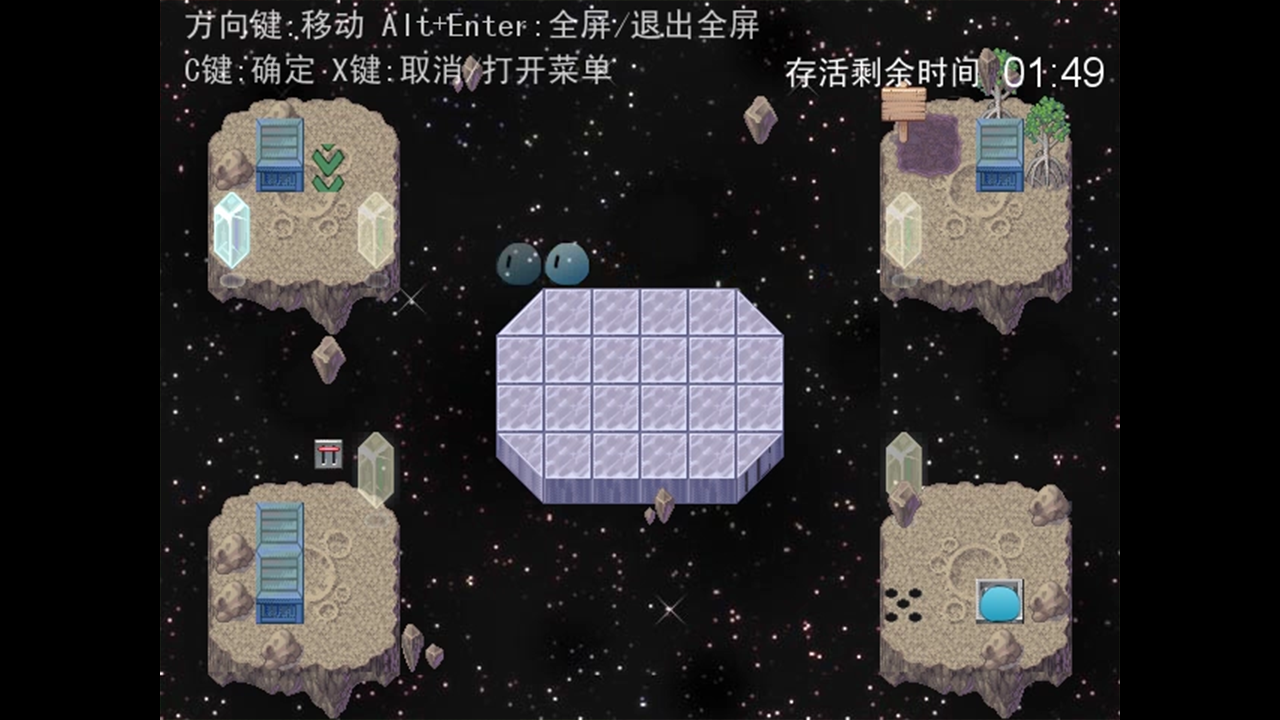This screenshot has height=720, width=1280.
Task: Select the green crystal above the bottom-left island
Action: pos(378,470)
